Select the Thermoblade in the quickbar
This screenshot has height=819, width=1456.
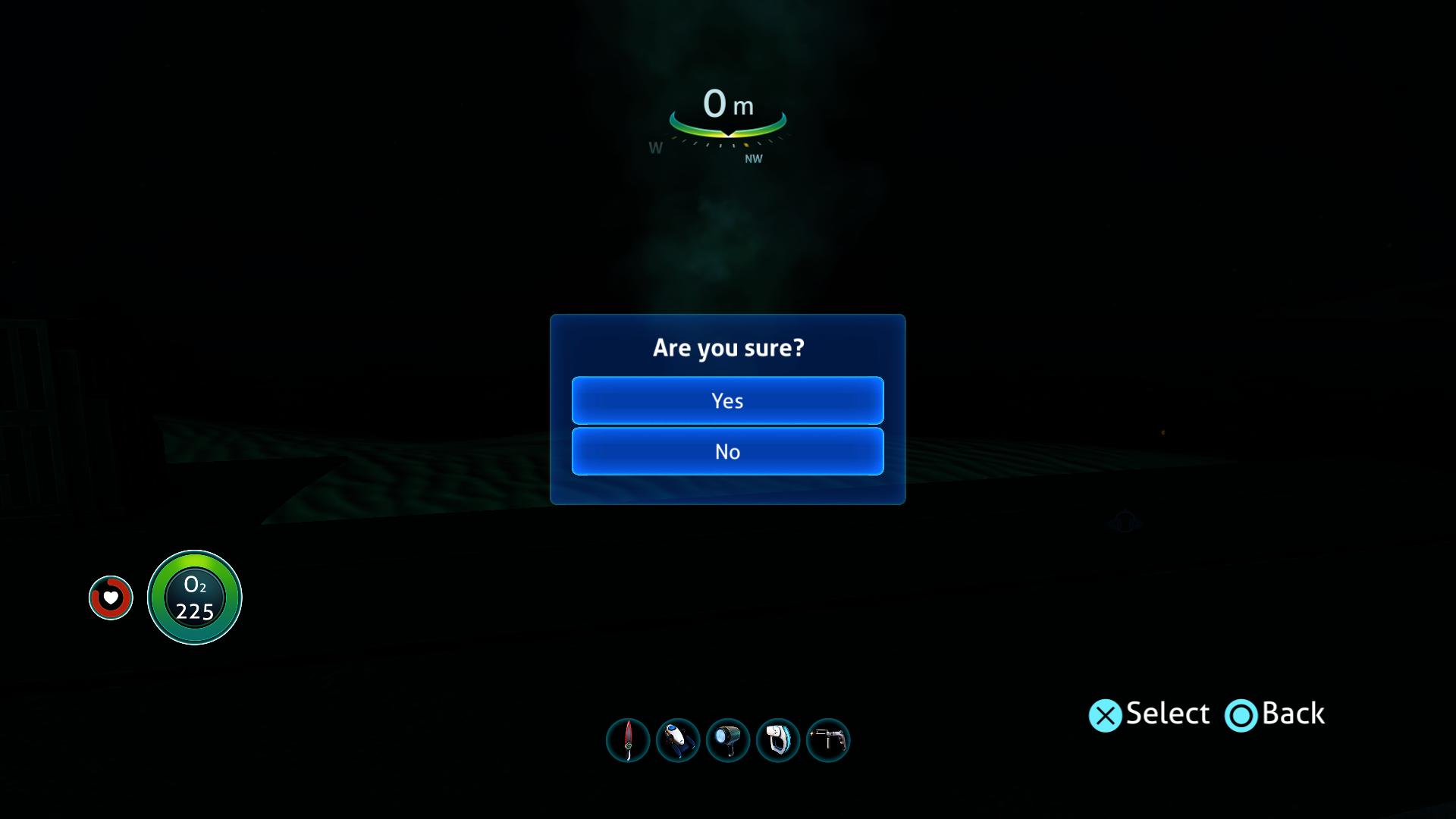[x=627, y=741]
